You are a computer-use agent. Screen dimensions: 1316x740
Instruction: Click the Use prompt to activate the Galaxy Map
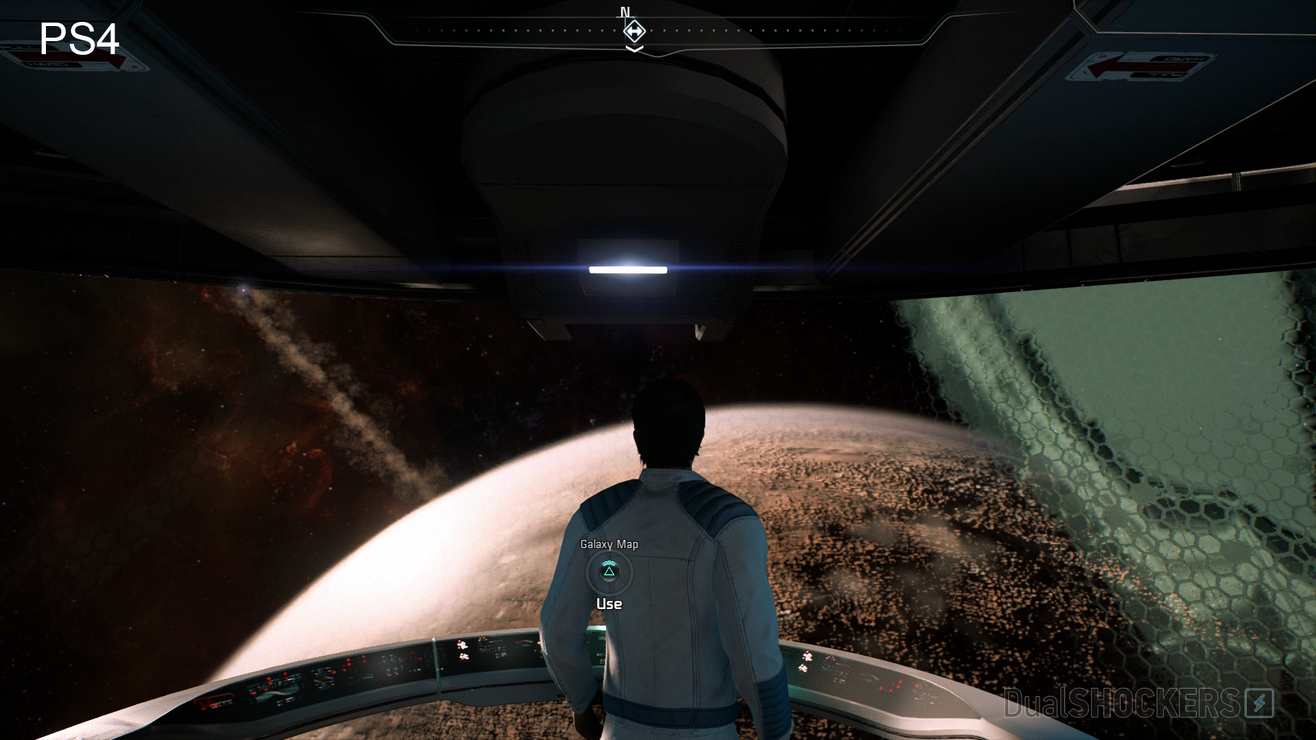tap(609, 603)
